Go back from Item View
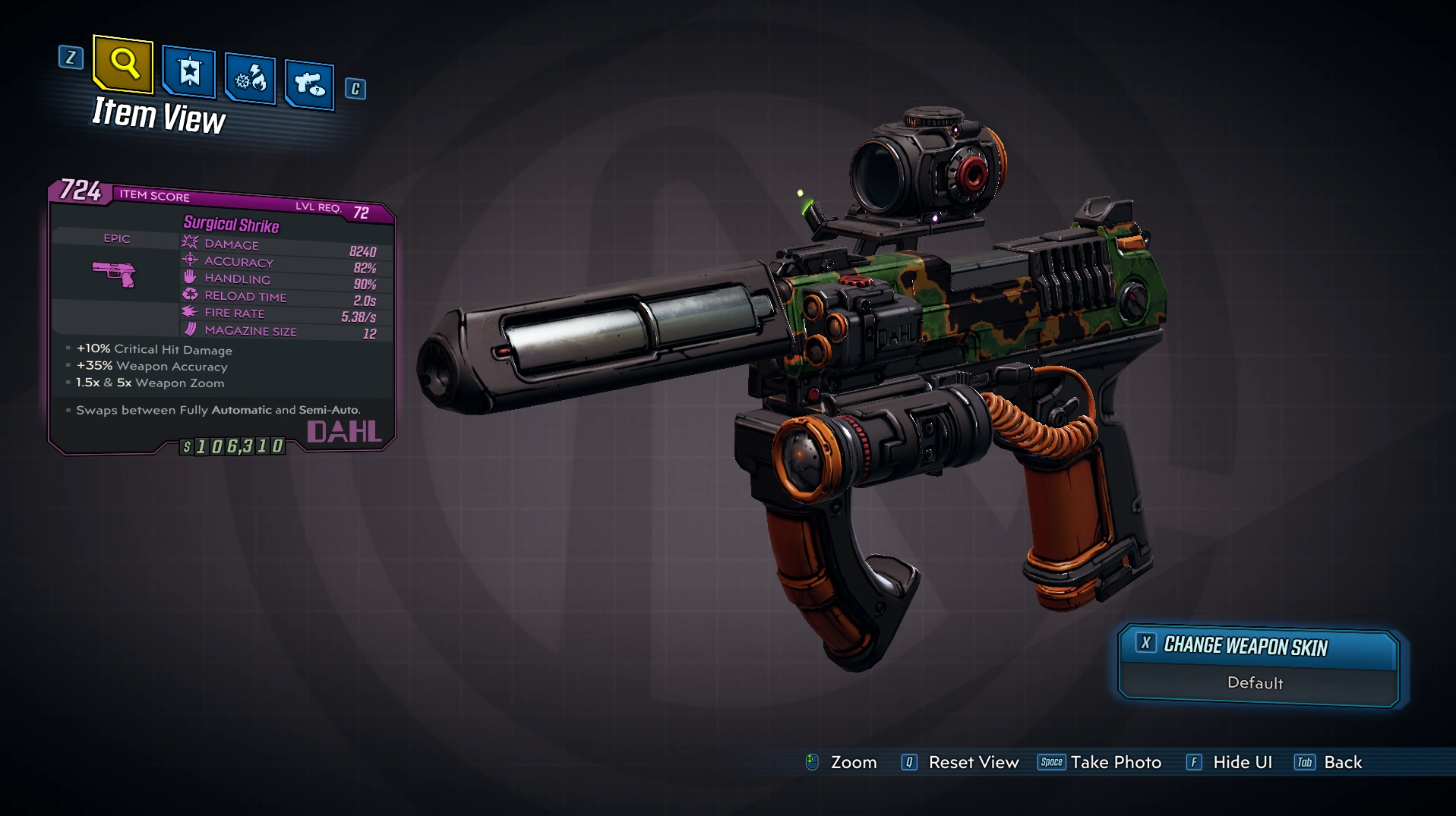Screen dimensions: 1456x816 click(1329, 762)
